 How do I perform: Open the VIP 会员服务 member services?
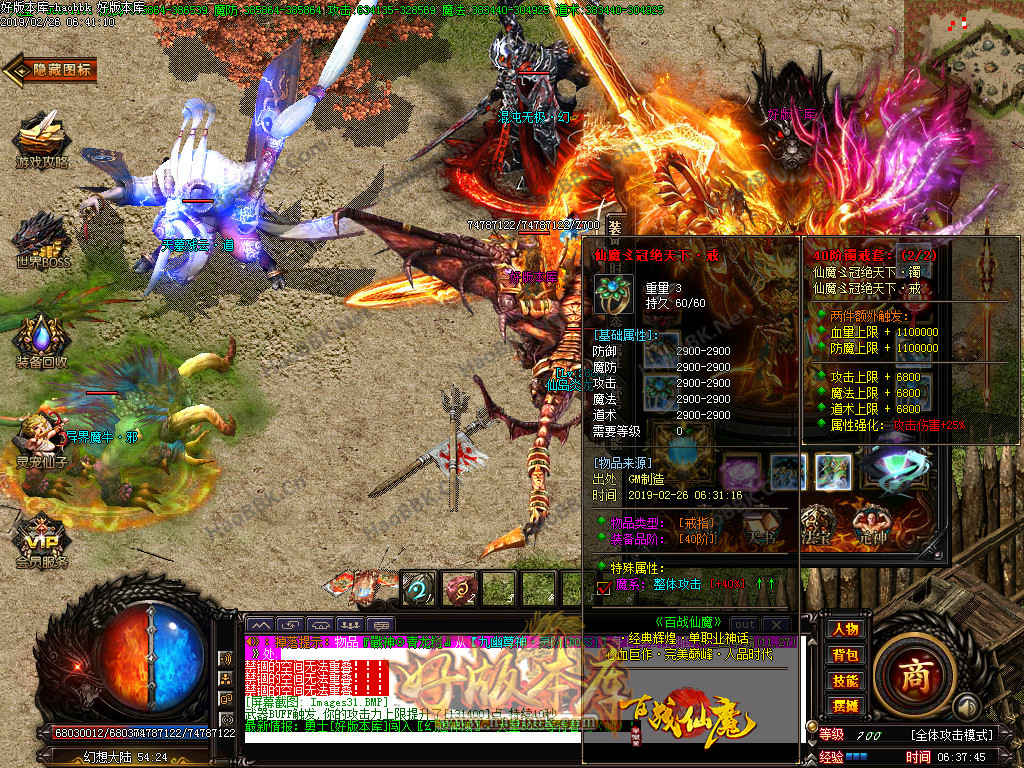[x=41, y=541]
